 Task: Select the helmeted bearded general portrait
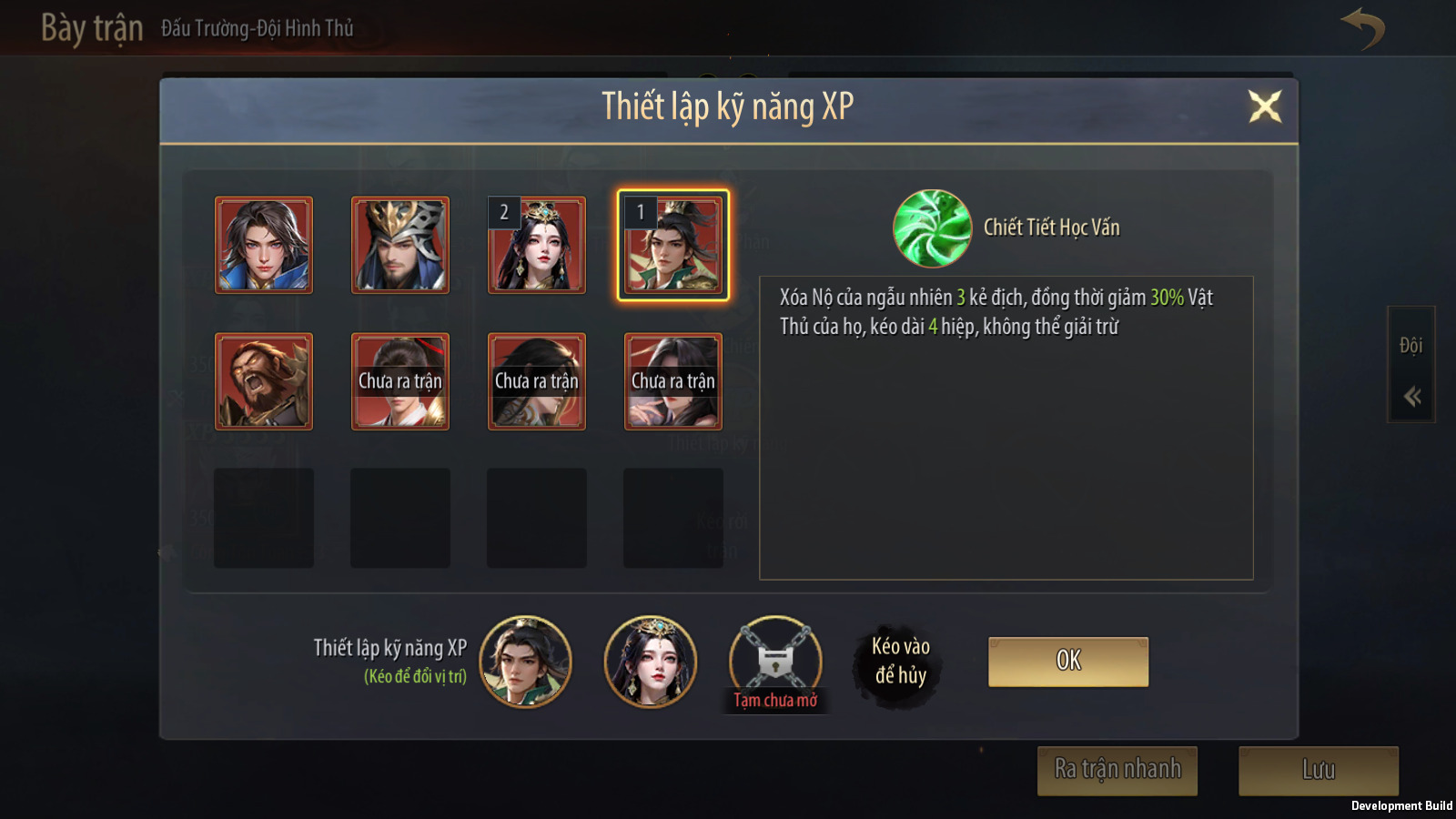(x=400, y=245)
